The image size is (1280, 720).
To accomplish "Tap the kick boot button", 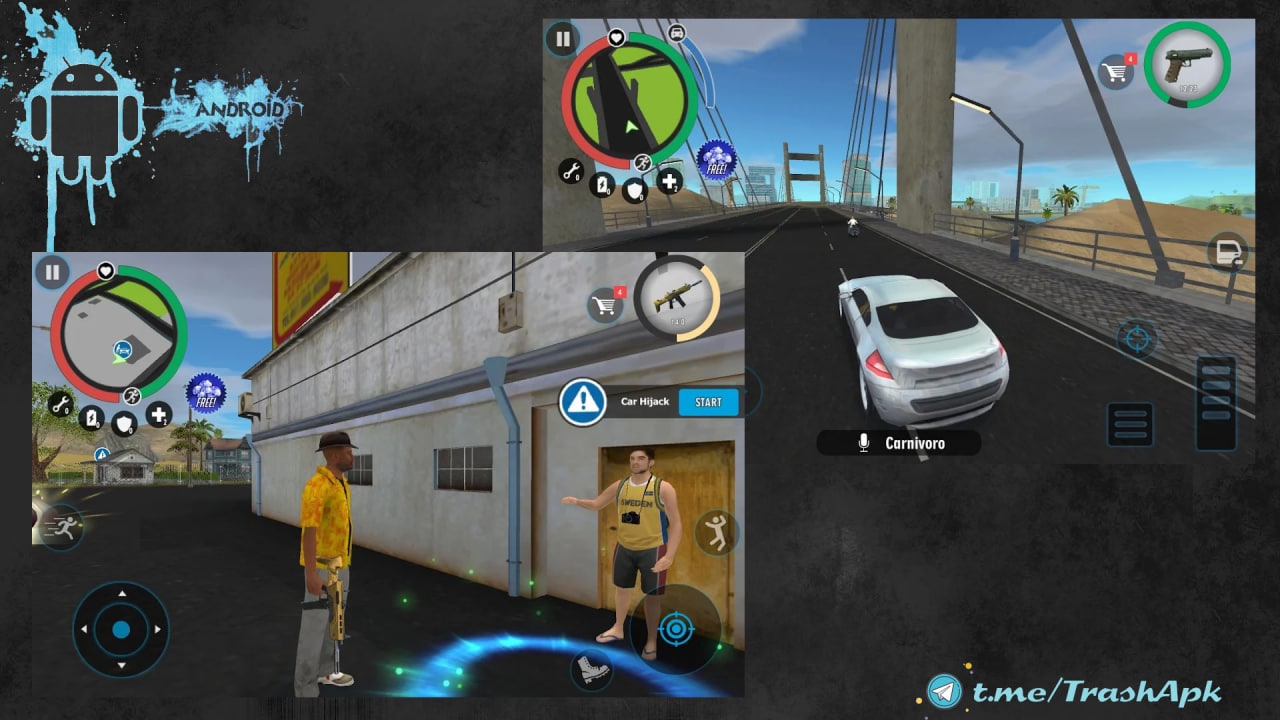I will point(591,670).
